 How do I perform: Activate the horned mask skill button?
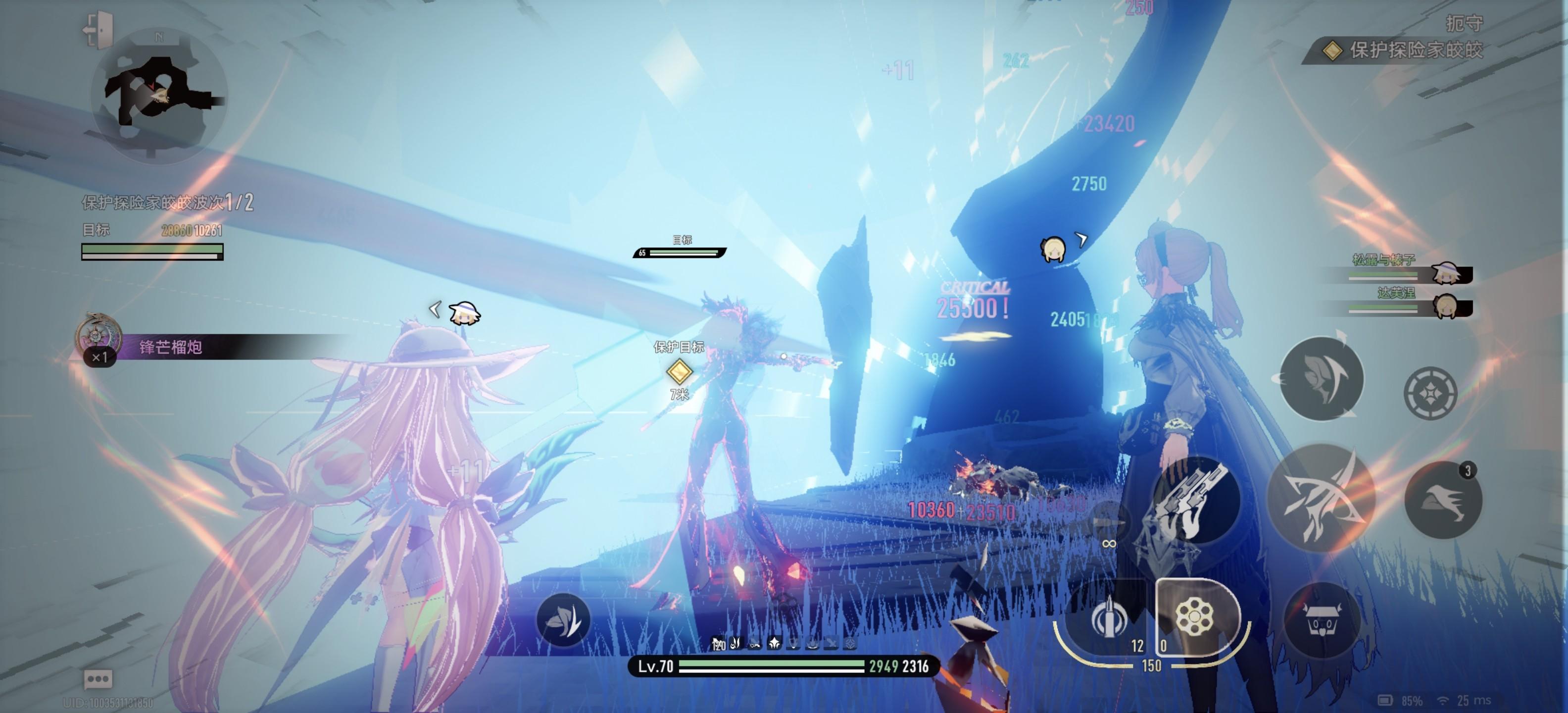pyautogui.click(x=1321, y=621)
